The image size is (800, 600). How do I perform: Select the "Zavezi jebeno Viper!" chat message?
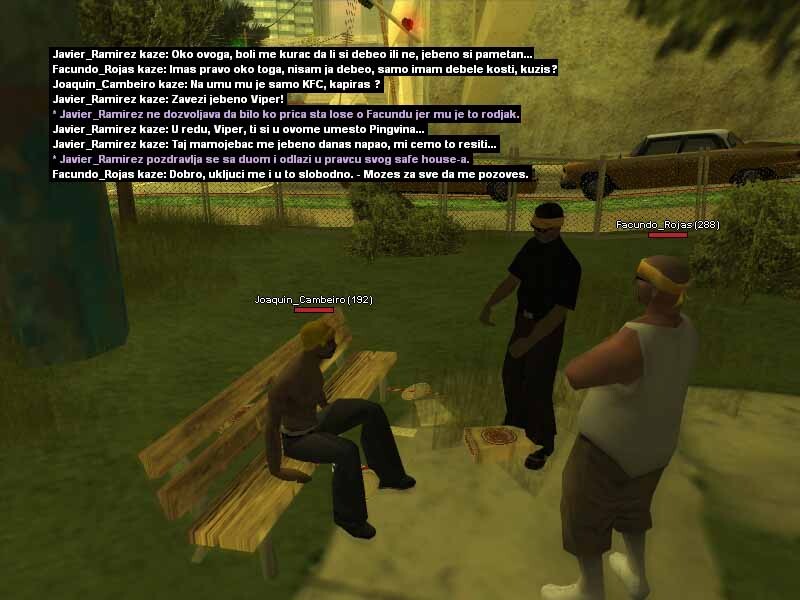pyautogui.click(x=169, y=100)
